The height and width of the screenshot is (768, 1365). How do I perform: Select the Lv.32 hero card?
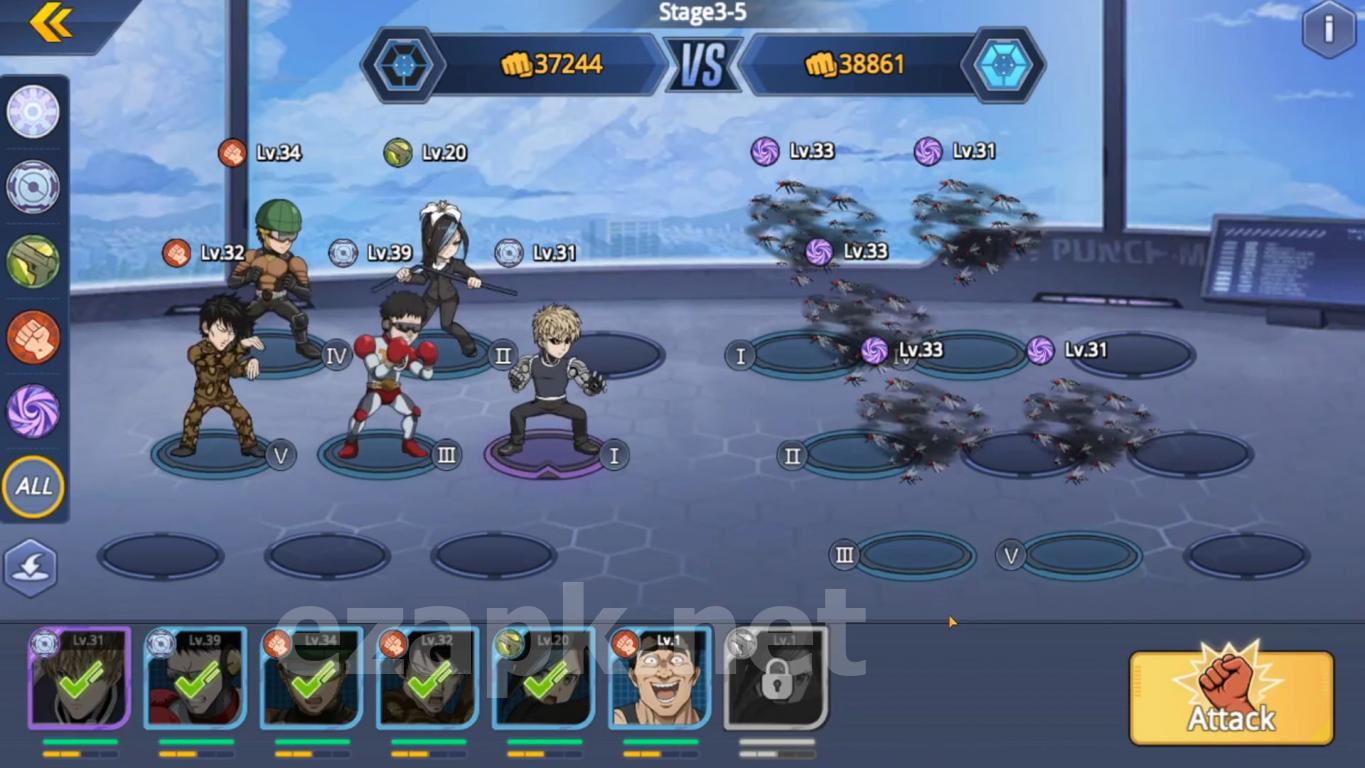coord(427,678)
